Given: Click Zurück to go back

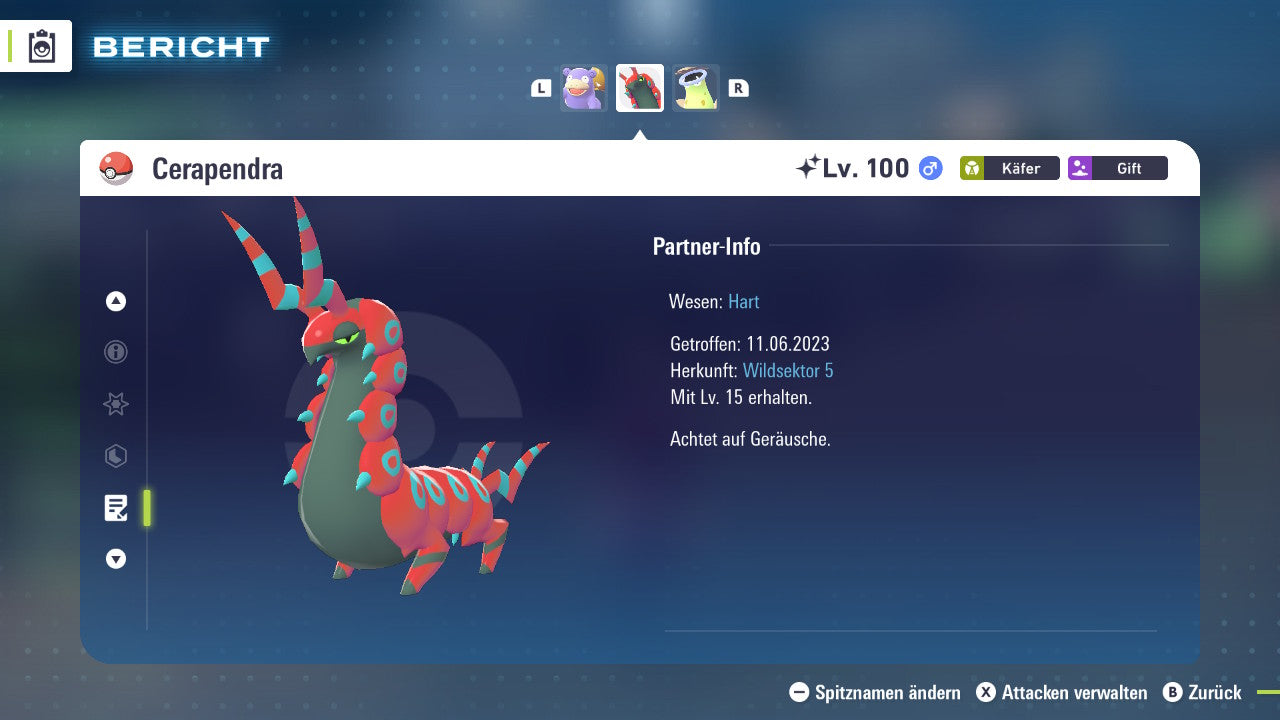Looking at the screenshot, I should click(1211, 692).
